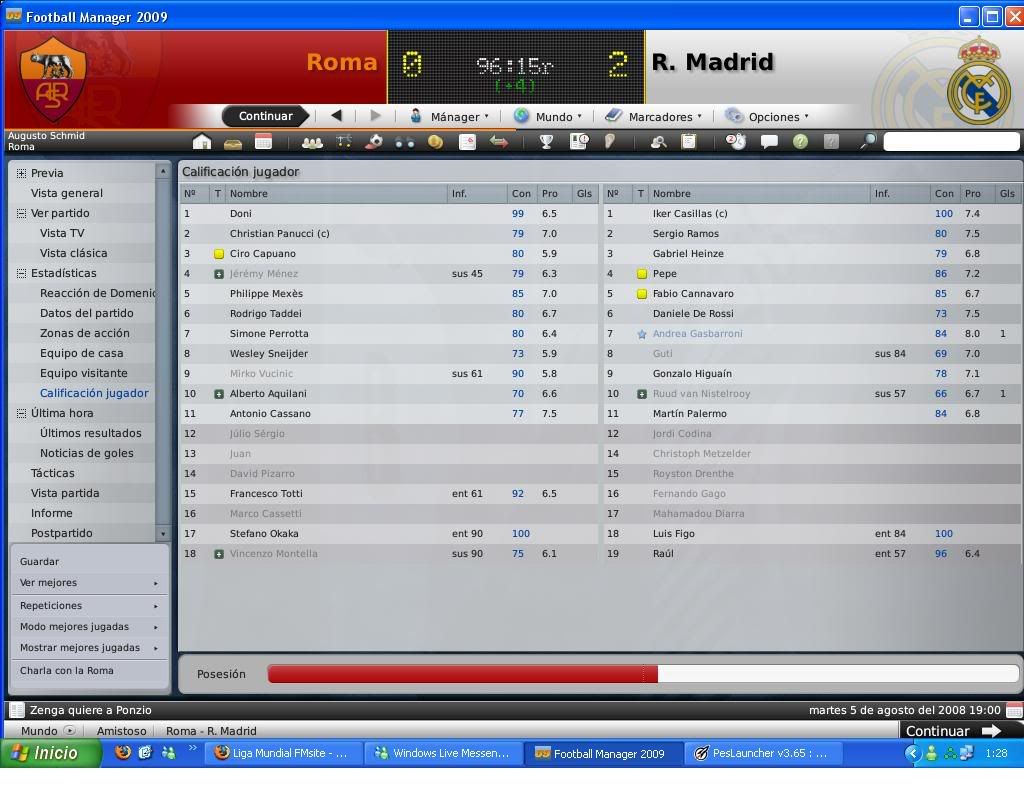
Task: Go back with the left arrow button
Action: [336, 116]
